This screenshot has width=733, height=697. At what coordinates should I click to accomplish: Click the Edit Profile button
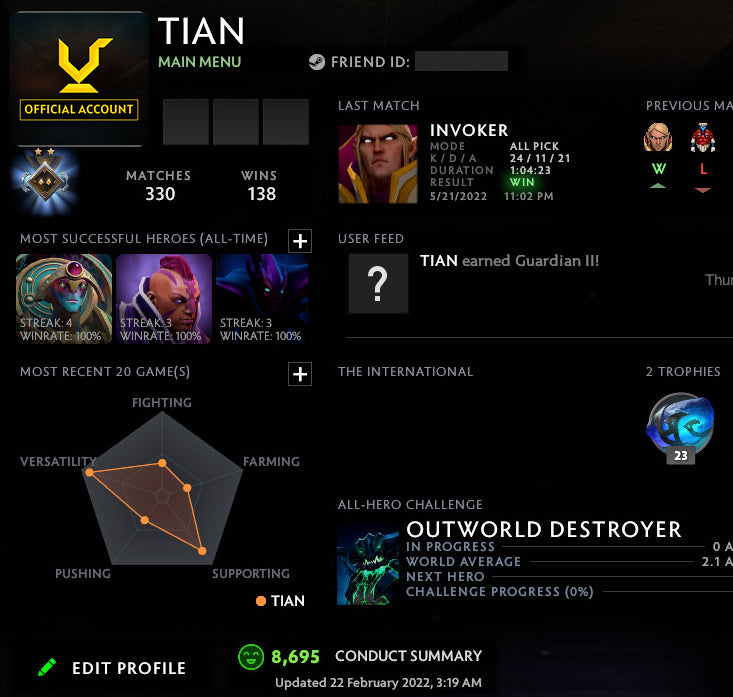tap(111, 668)
